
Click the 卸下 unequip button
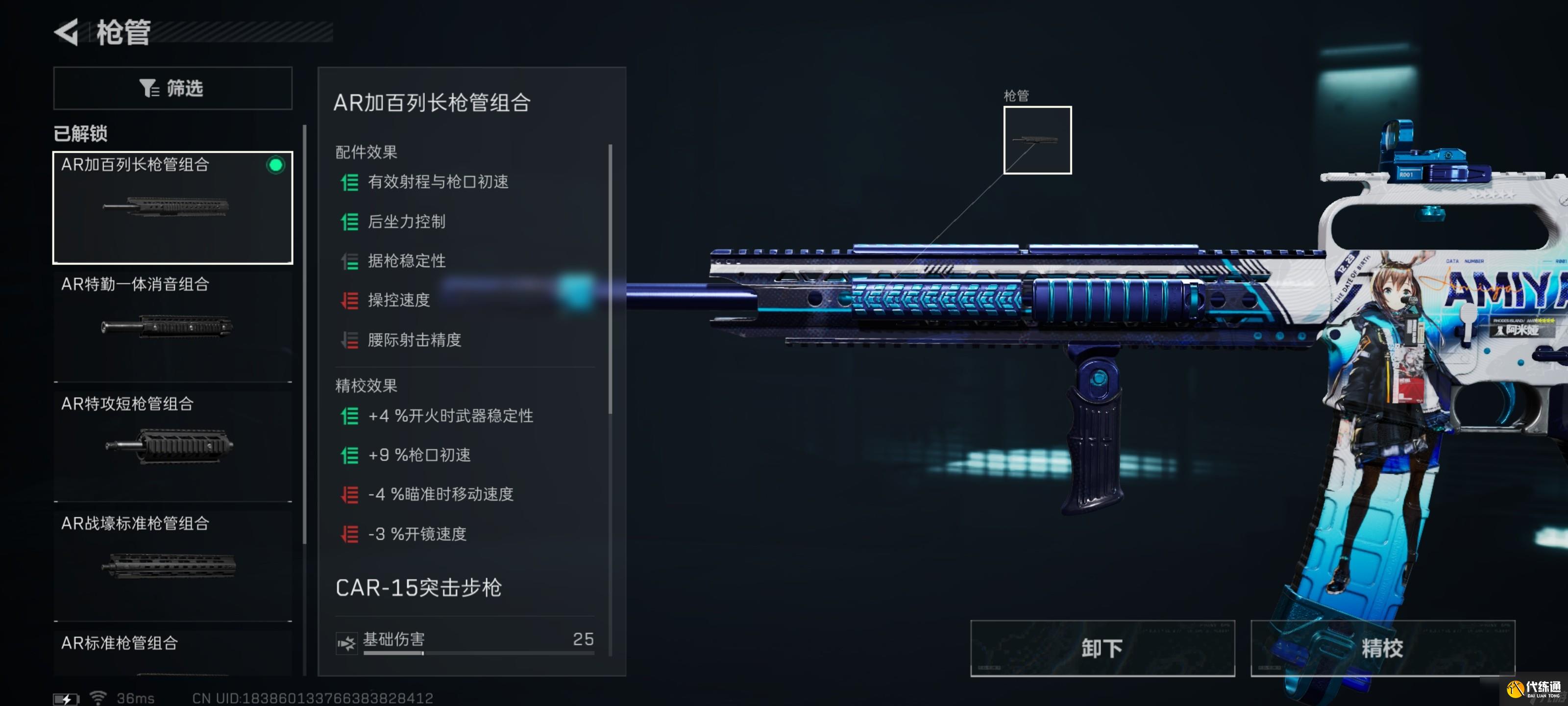click(1102, 648)
